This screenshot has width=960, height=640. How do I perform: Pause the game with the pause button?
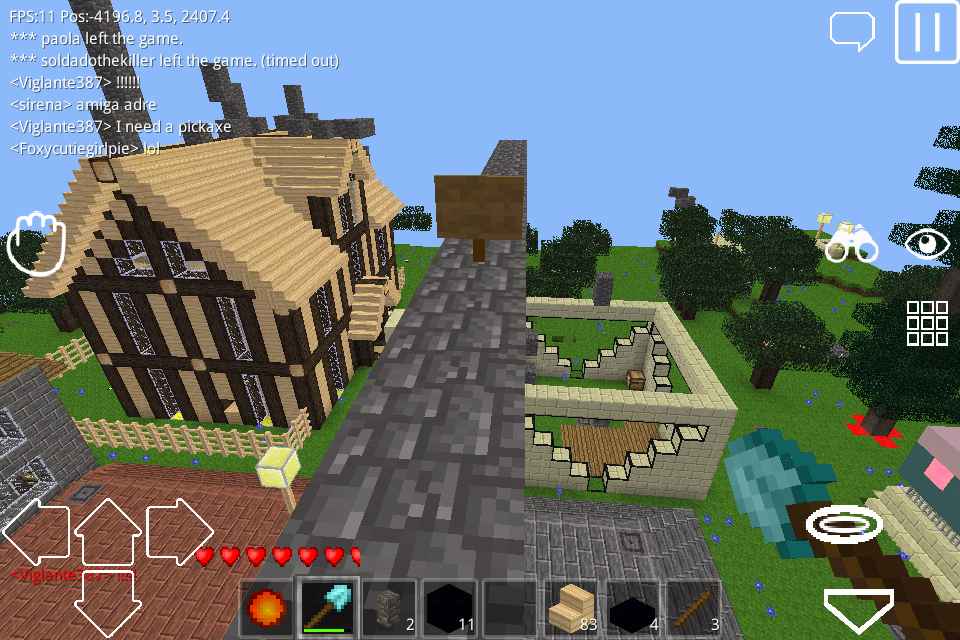click(x=926, y=33)
